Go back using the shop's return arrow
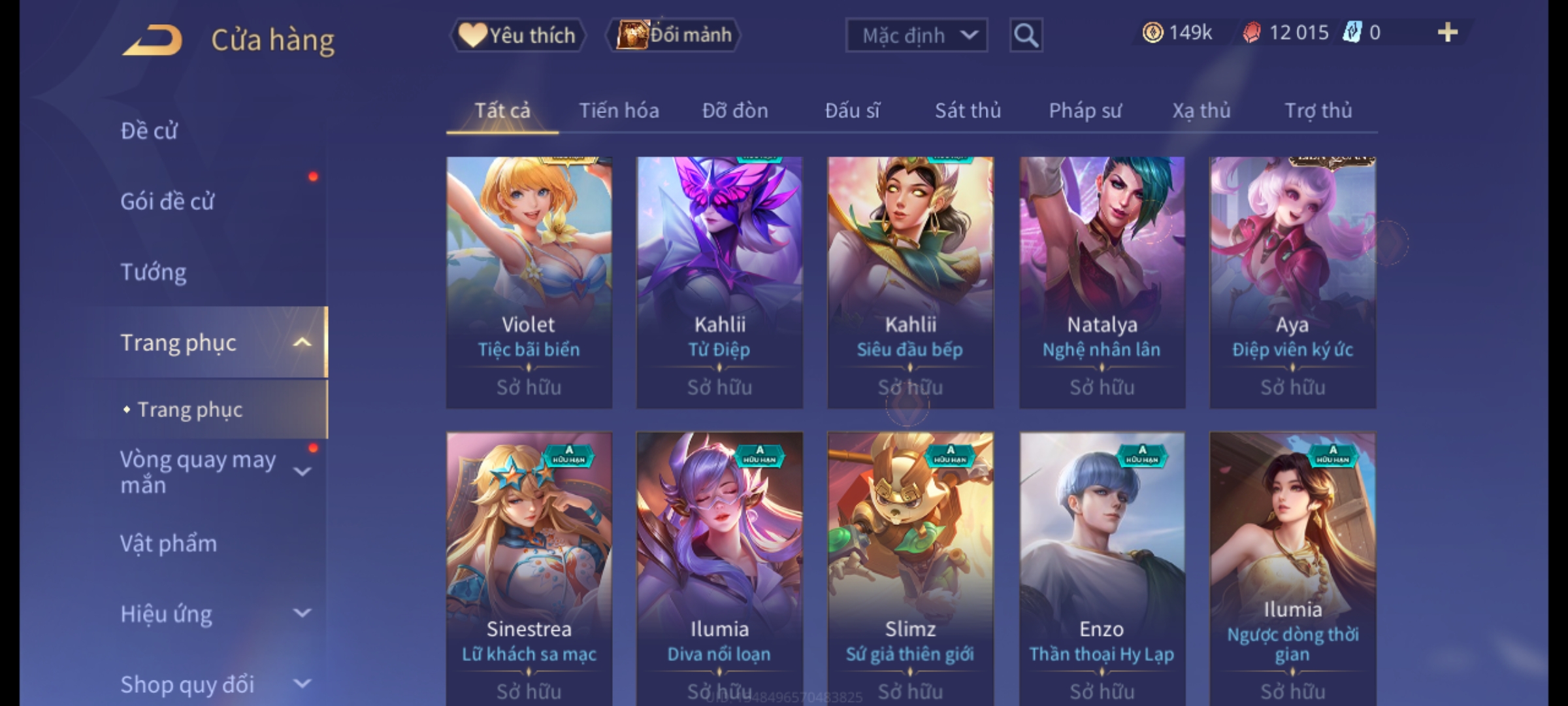Viewport: 1568px width, 706px height. pyautogui.click(x=152, y=41)
